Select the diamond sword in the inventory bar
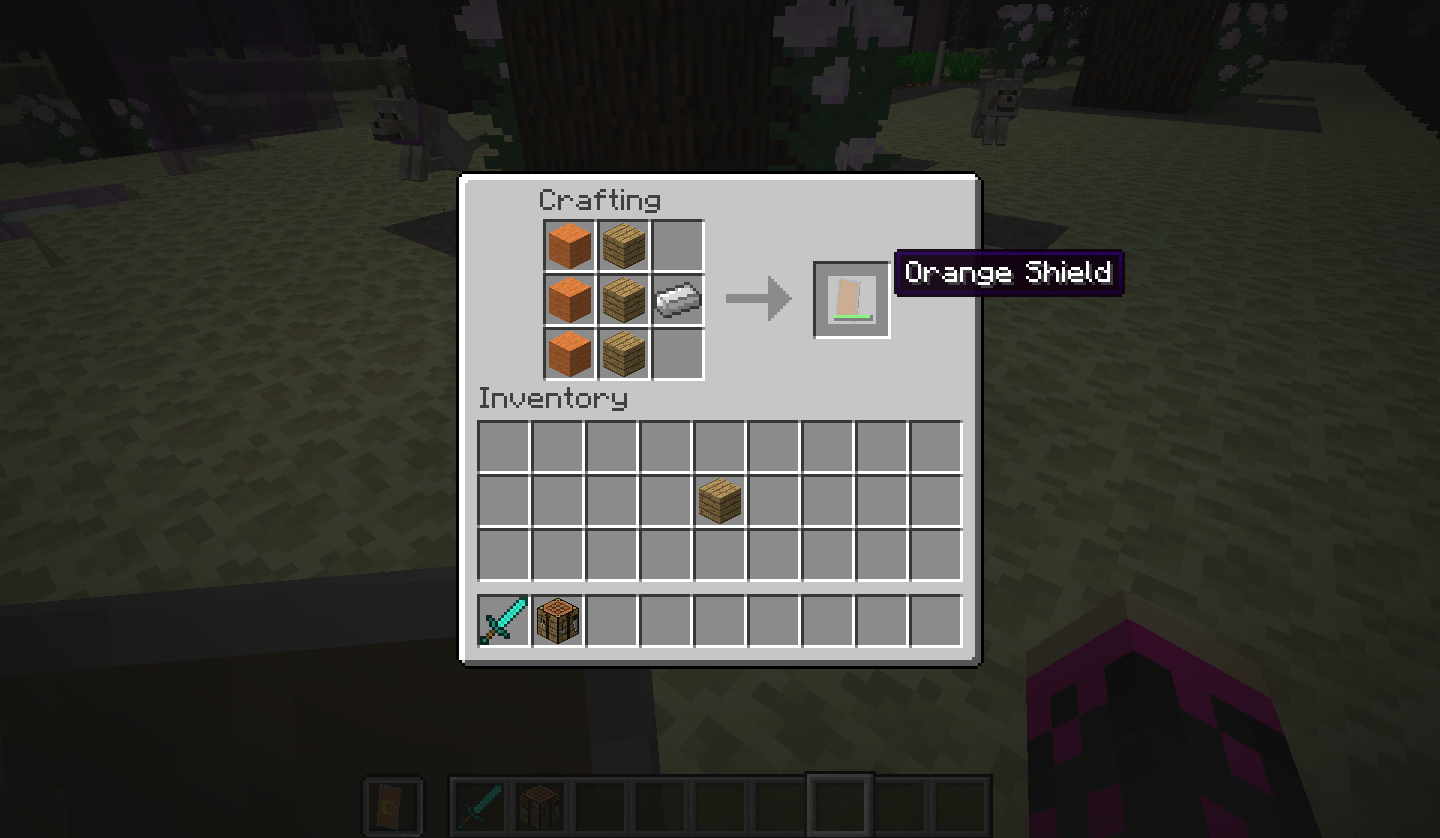 [x=502, y=620]
